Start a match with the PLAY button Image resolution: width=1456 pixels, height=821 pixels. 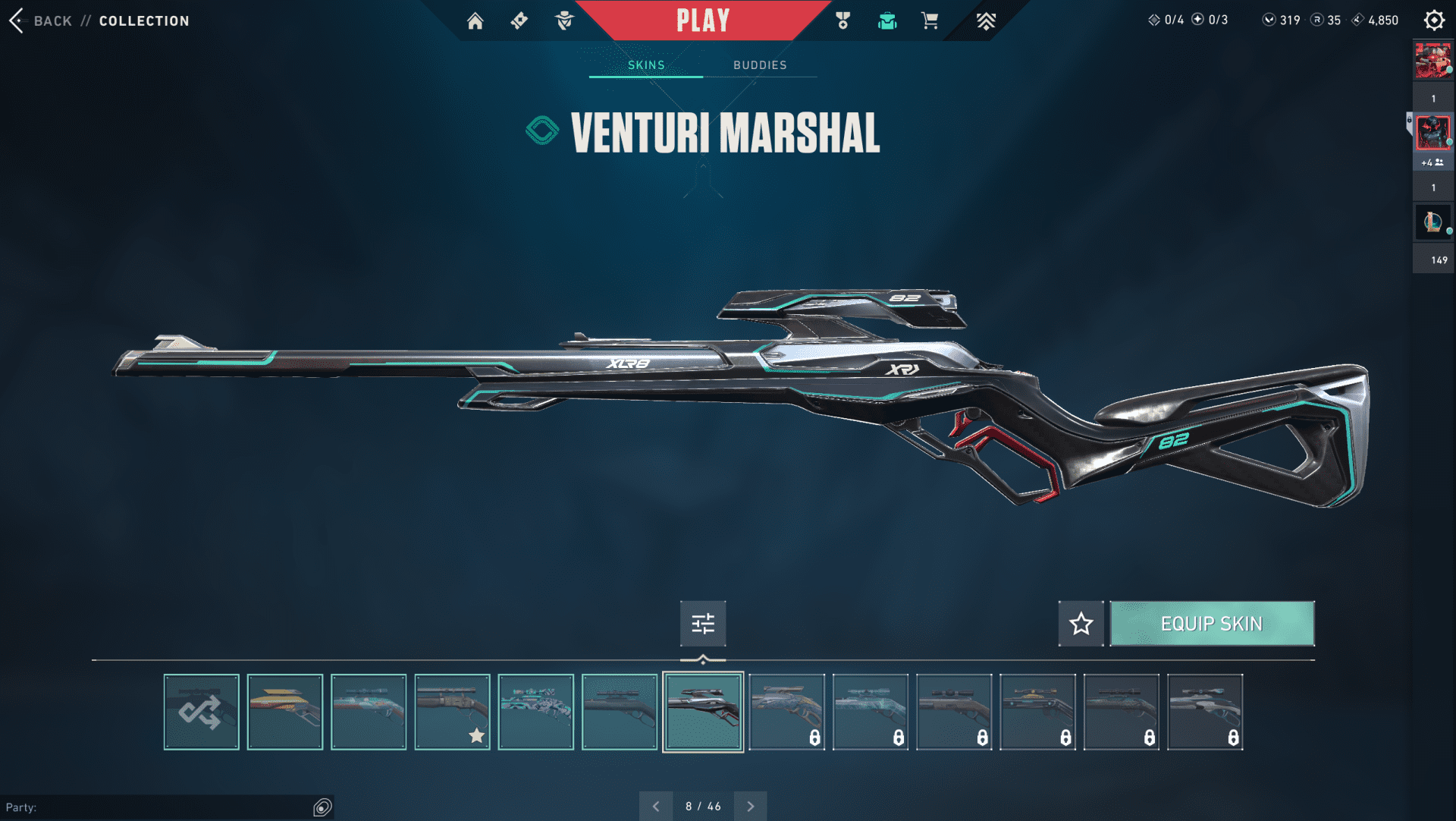point(703,20)
